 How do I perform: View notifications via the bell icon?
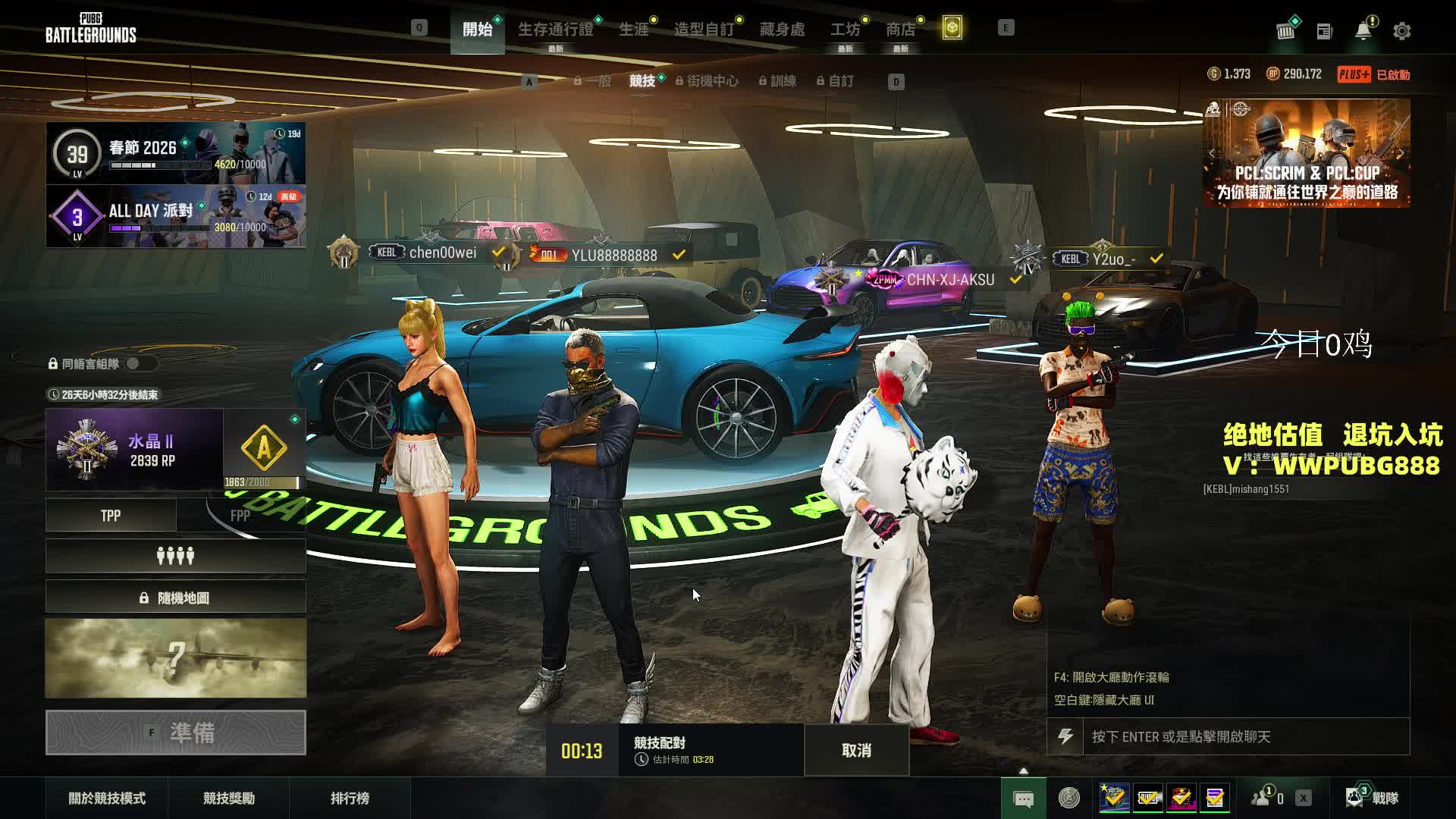coord(1363,31)
